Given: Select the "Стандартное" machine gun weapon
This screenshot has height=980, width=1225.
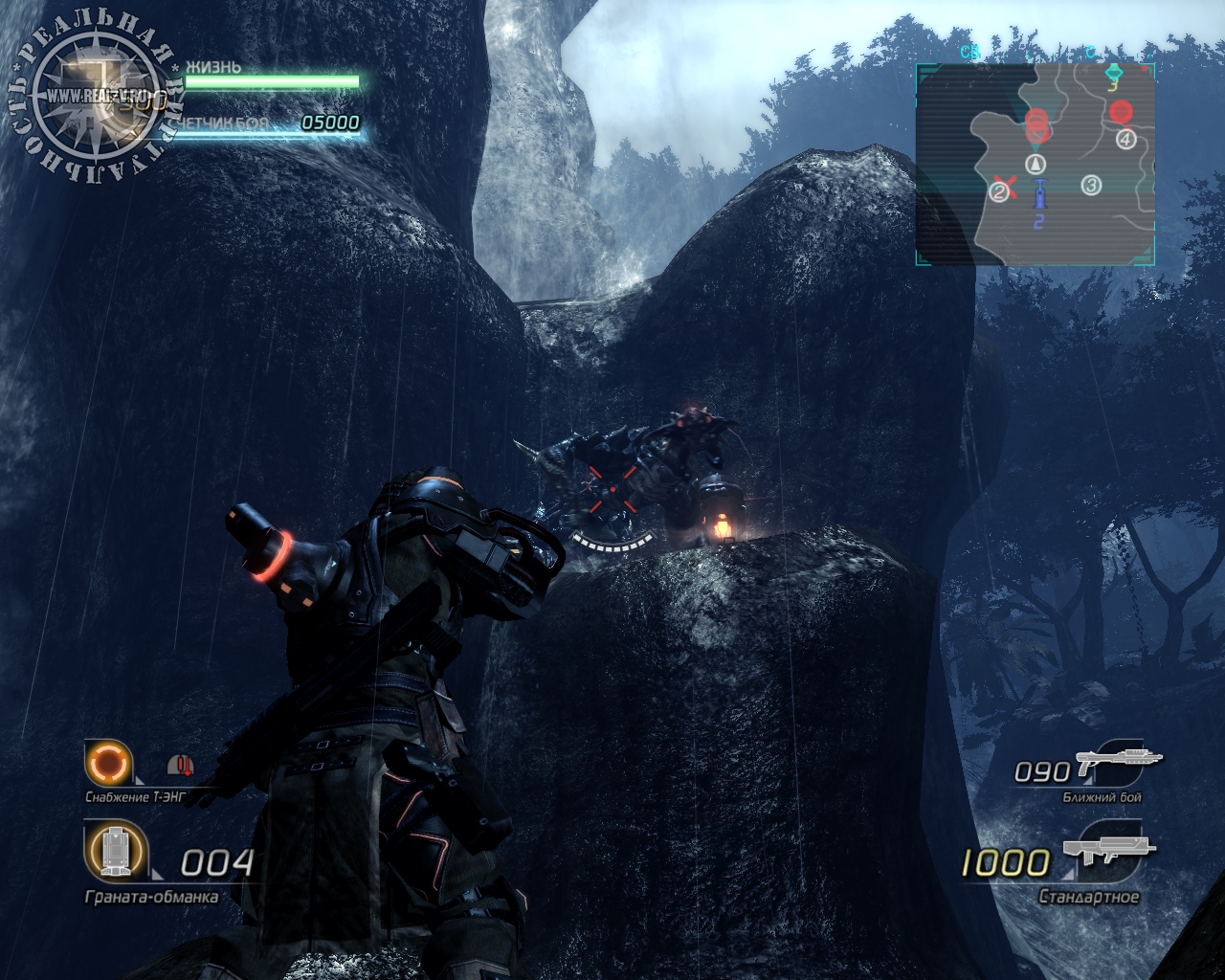Looking at the screenshot, I should (x=1110, y=854).
